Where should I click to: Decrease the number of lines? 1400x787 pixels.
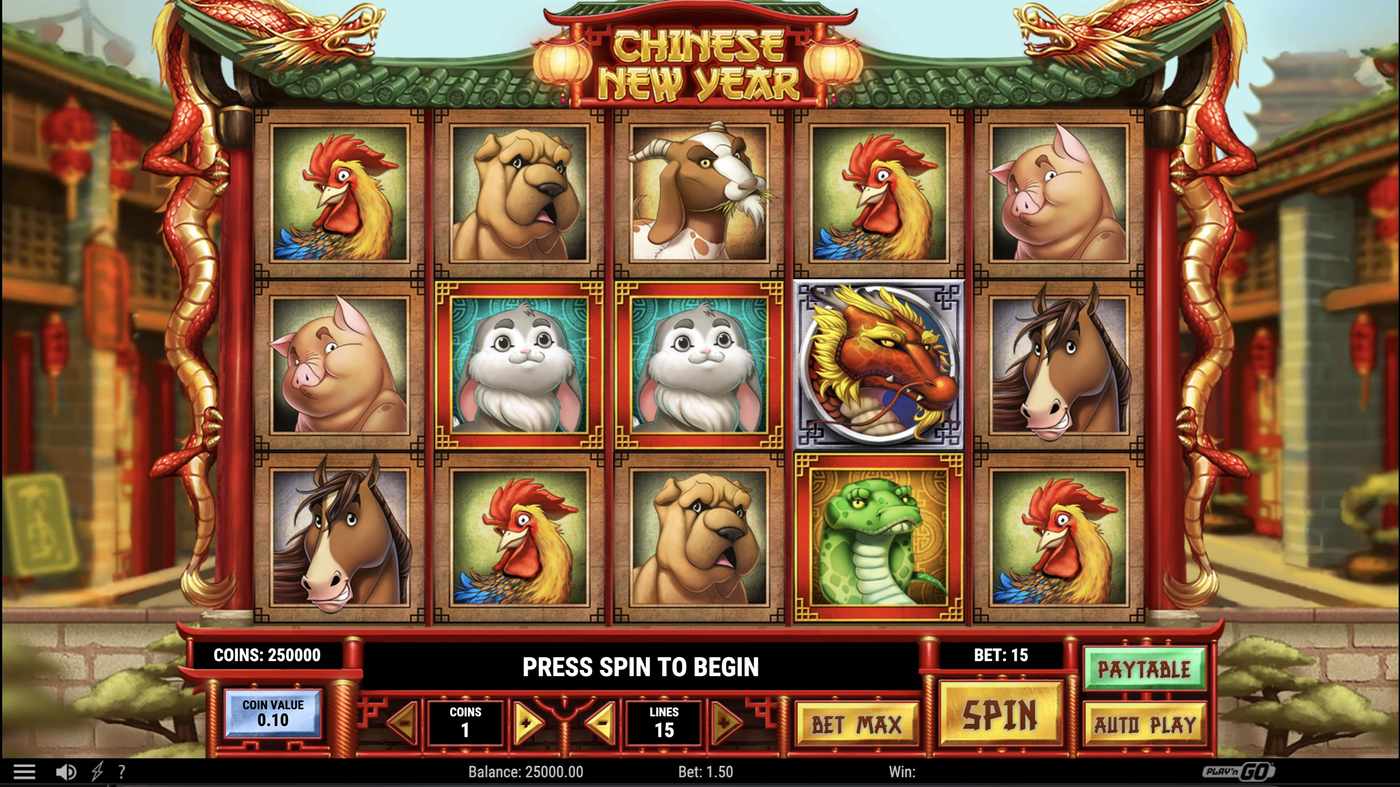[601, 722]
